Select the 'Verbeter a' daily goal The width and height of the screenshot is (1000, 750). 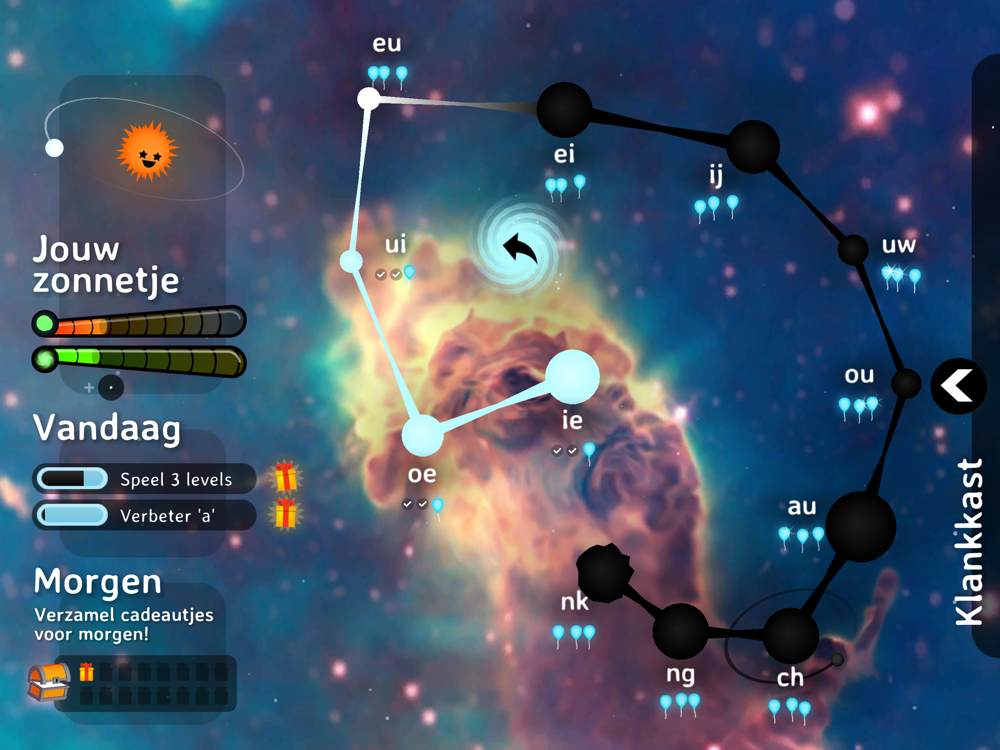click(x=145, y=515)
